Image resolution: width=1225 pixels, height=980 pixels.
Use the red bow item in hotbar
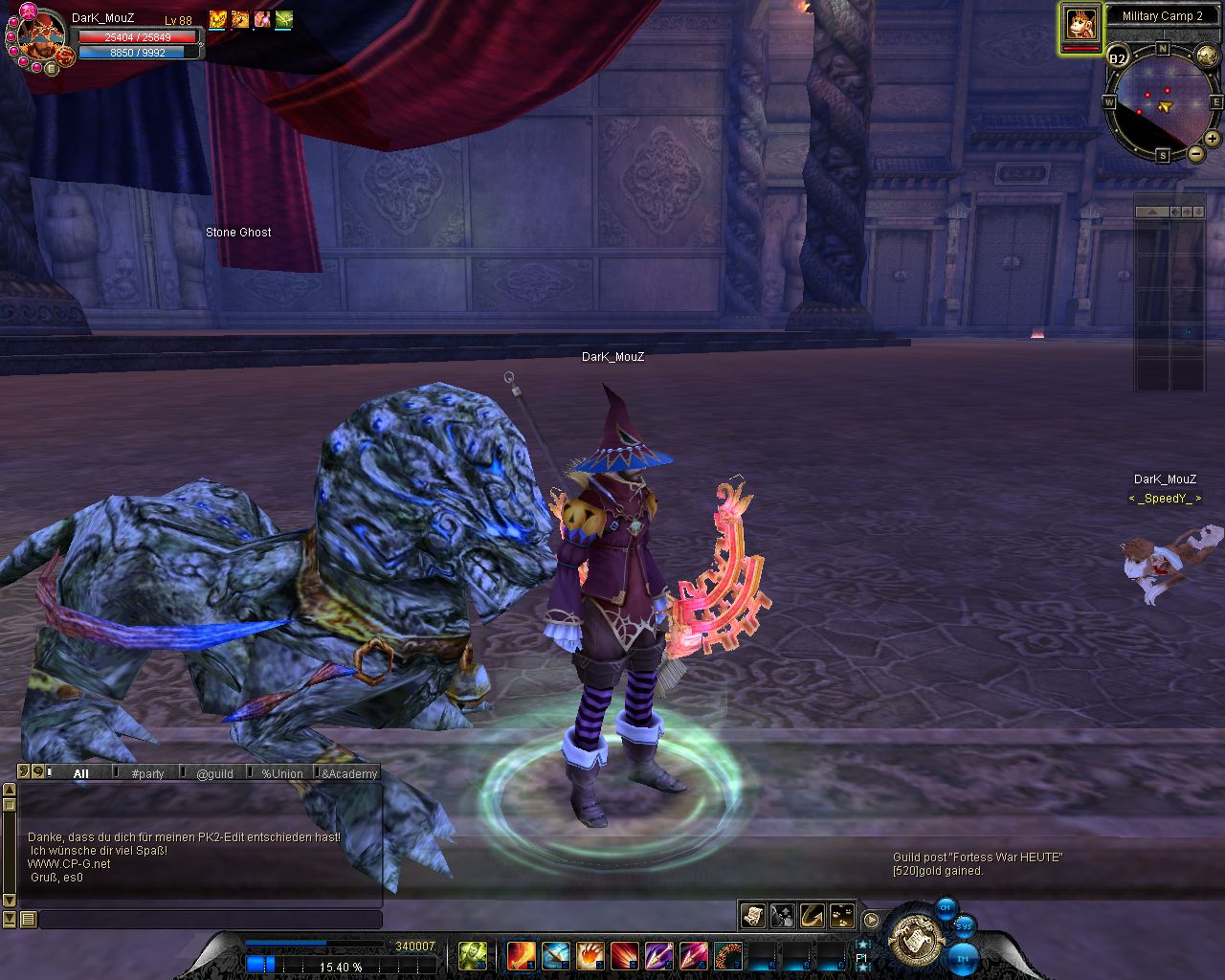[729, 954]
